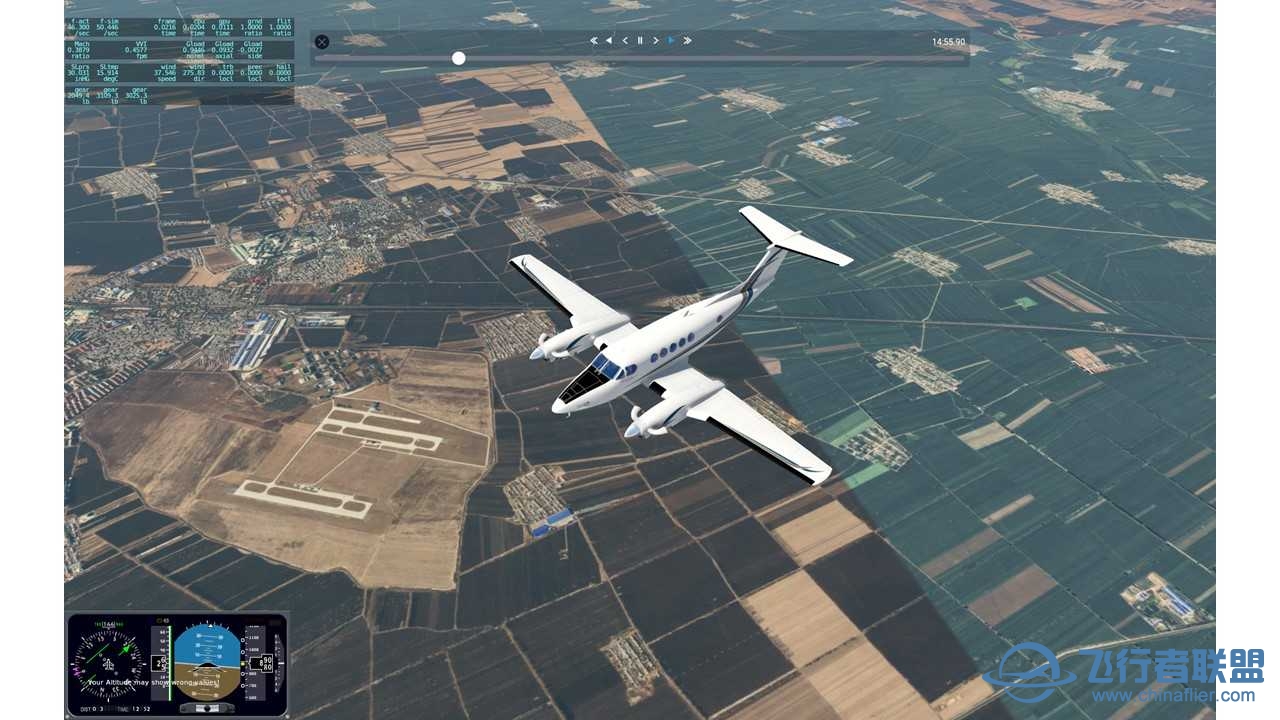Click the replay position slider handle
This screenshot has height=720, width=1280.
(458, 58)
